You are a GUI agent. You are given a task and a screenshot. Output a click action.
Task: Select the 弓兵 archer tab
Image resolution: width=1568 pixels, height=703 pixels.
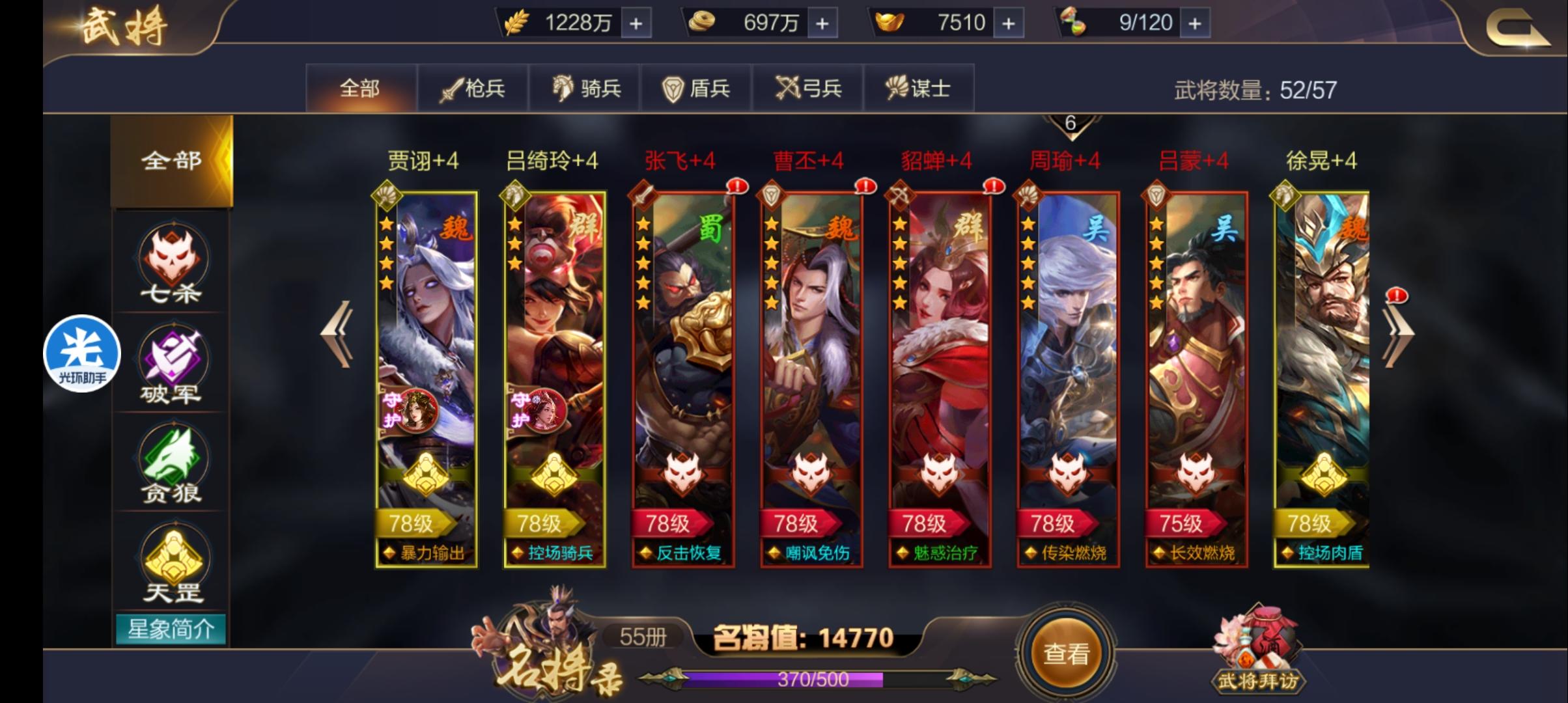(807, 87)
